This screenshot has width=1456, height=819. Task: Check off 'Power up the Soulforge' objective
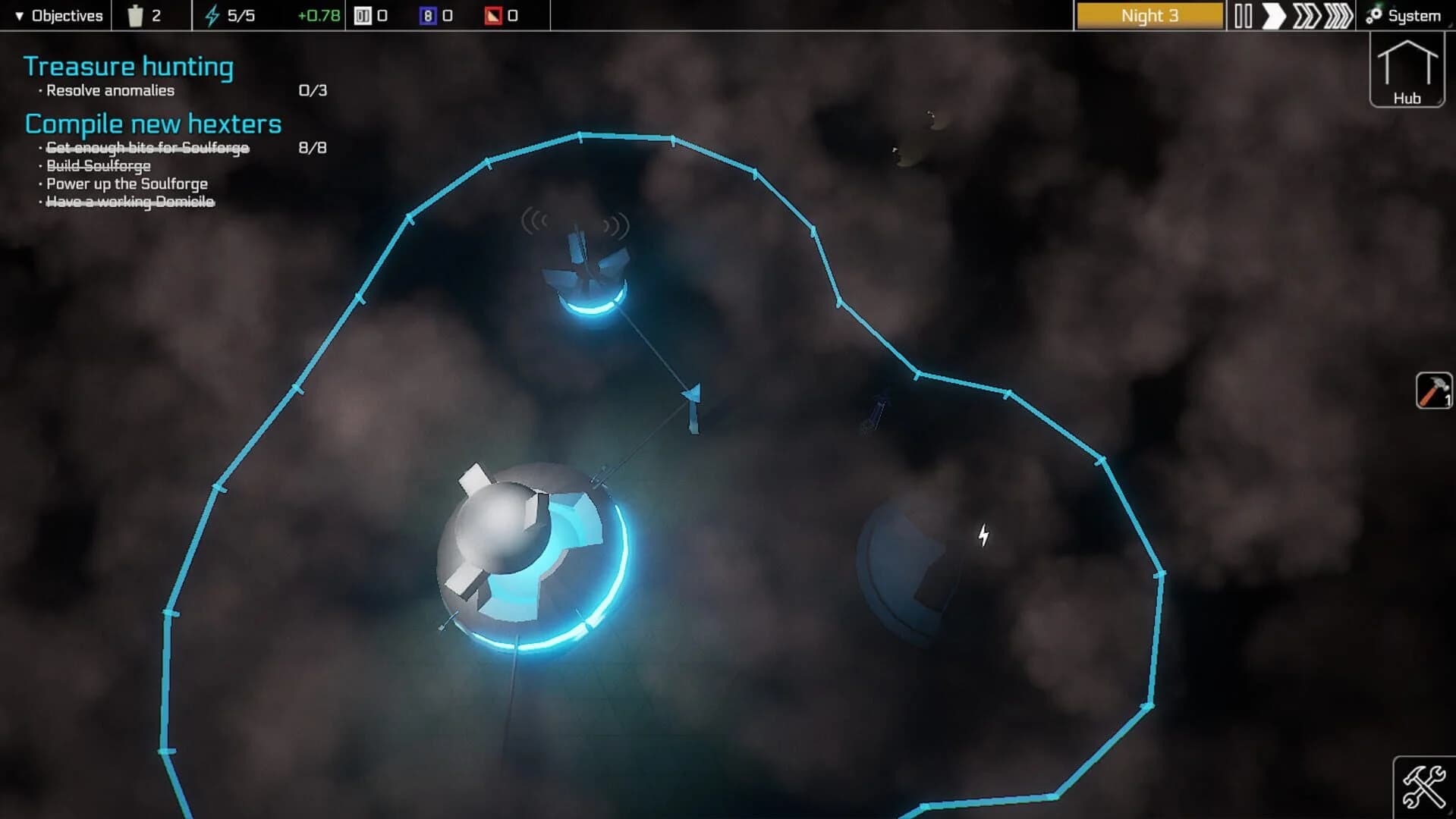point(126,184)
